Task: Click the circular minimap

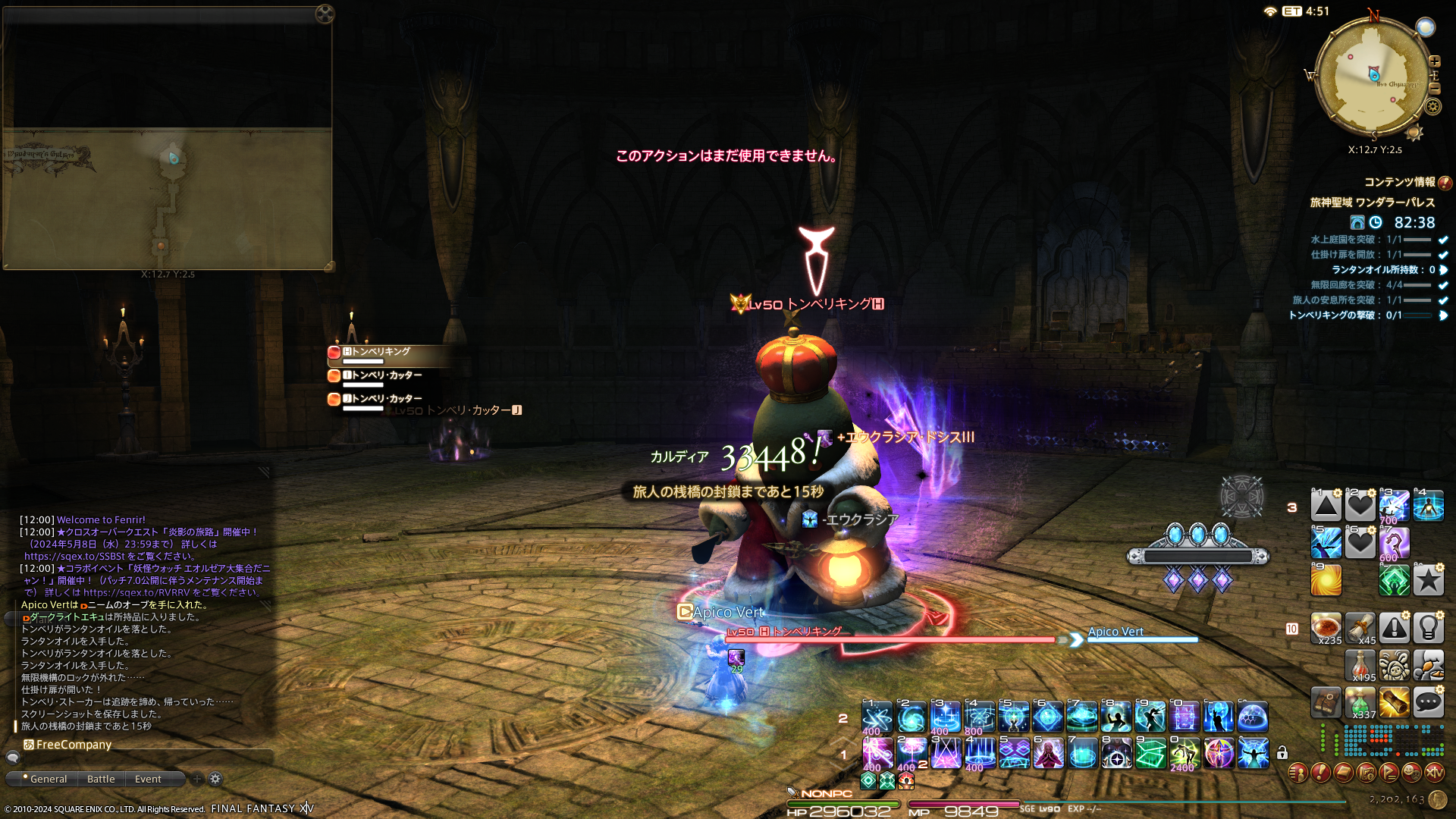Action: coord(1373,76)
